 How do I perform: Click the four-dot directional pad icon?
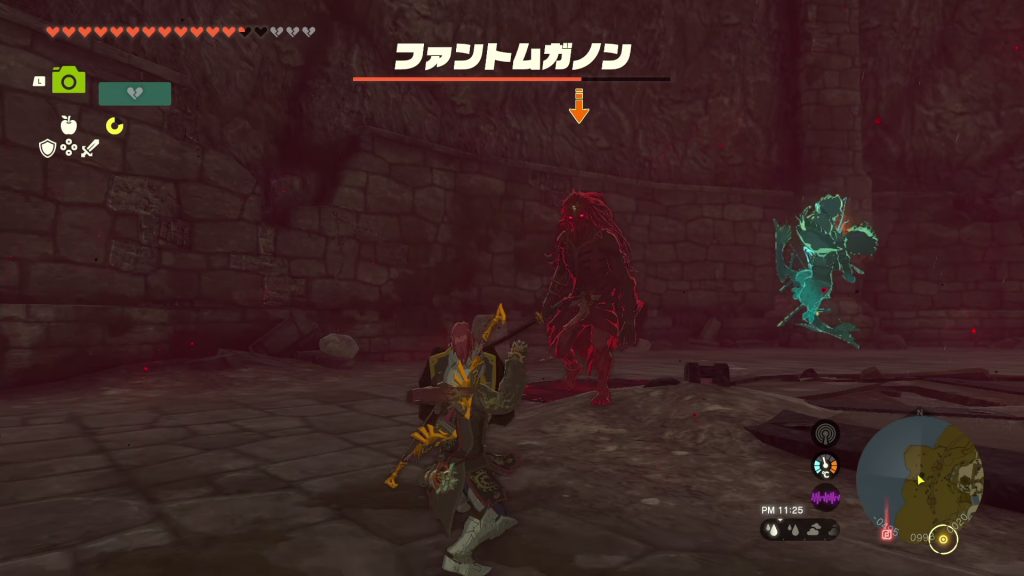coord(69,148)
